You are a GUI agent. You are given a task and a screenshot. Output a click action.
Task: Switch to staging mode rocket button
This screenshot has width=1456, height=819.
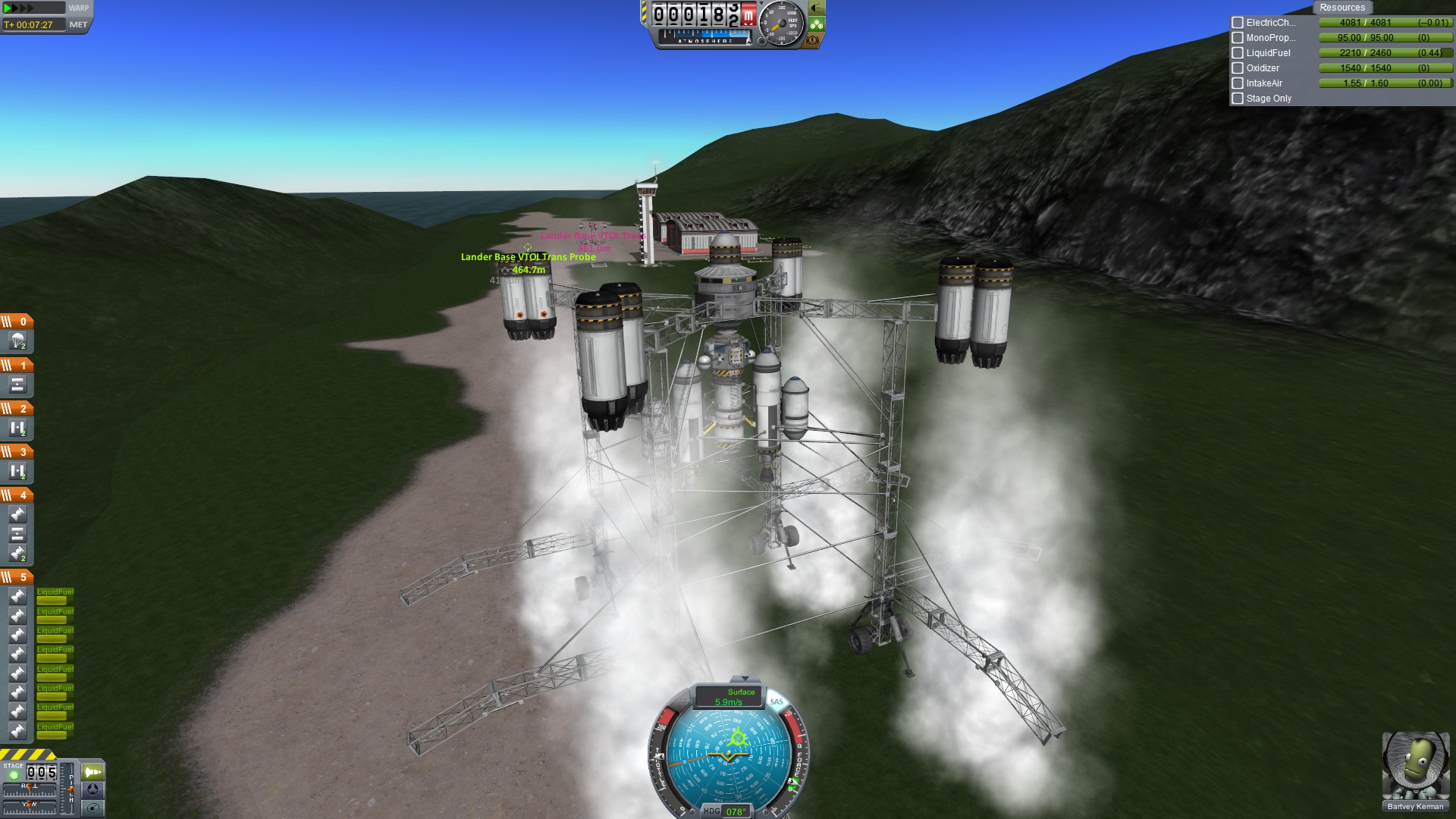[93, 772]
